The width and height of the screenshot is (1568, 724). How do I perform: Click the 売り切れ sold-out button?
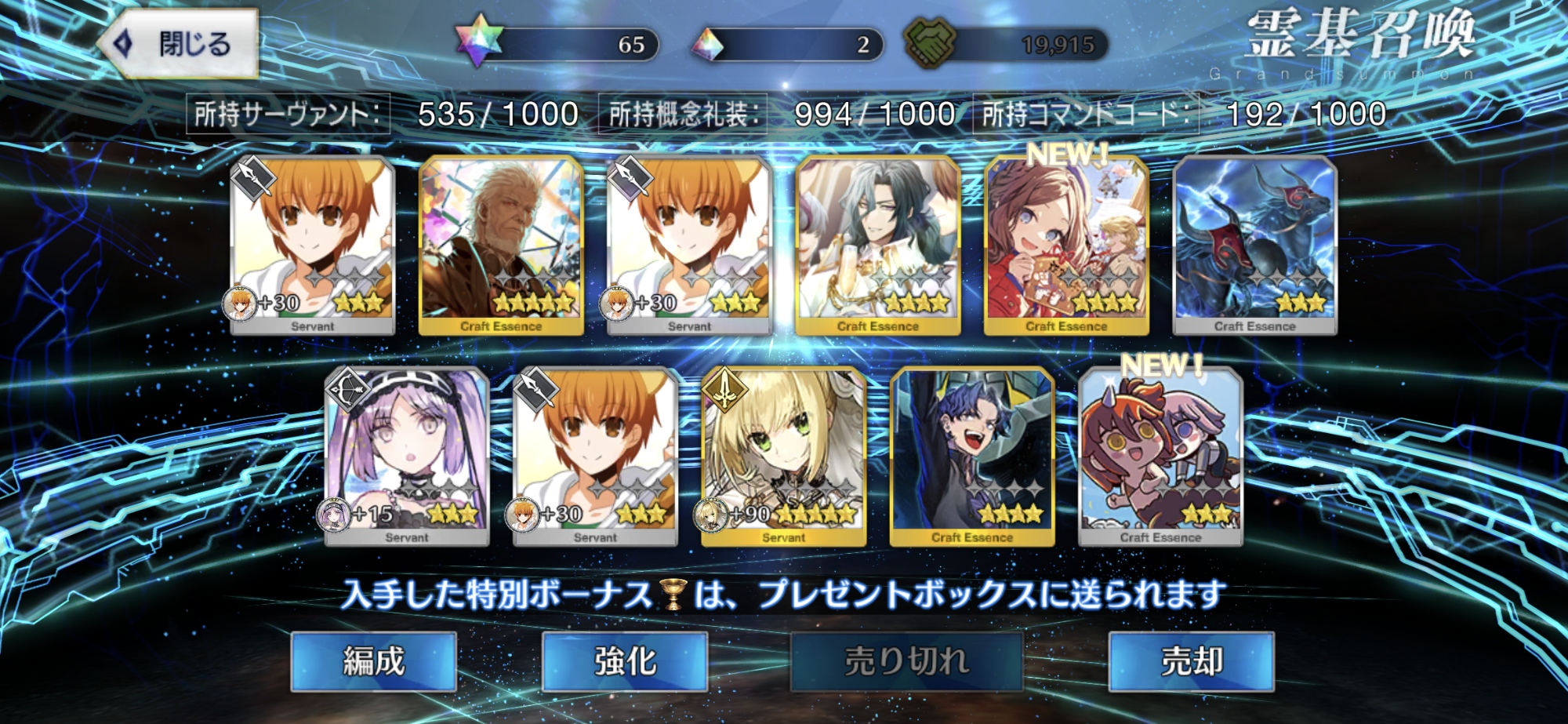[906, 661]
